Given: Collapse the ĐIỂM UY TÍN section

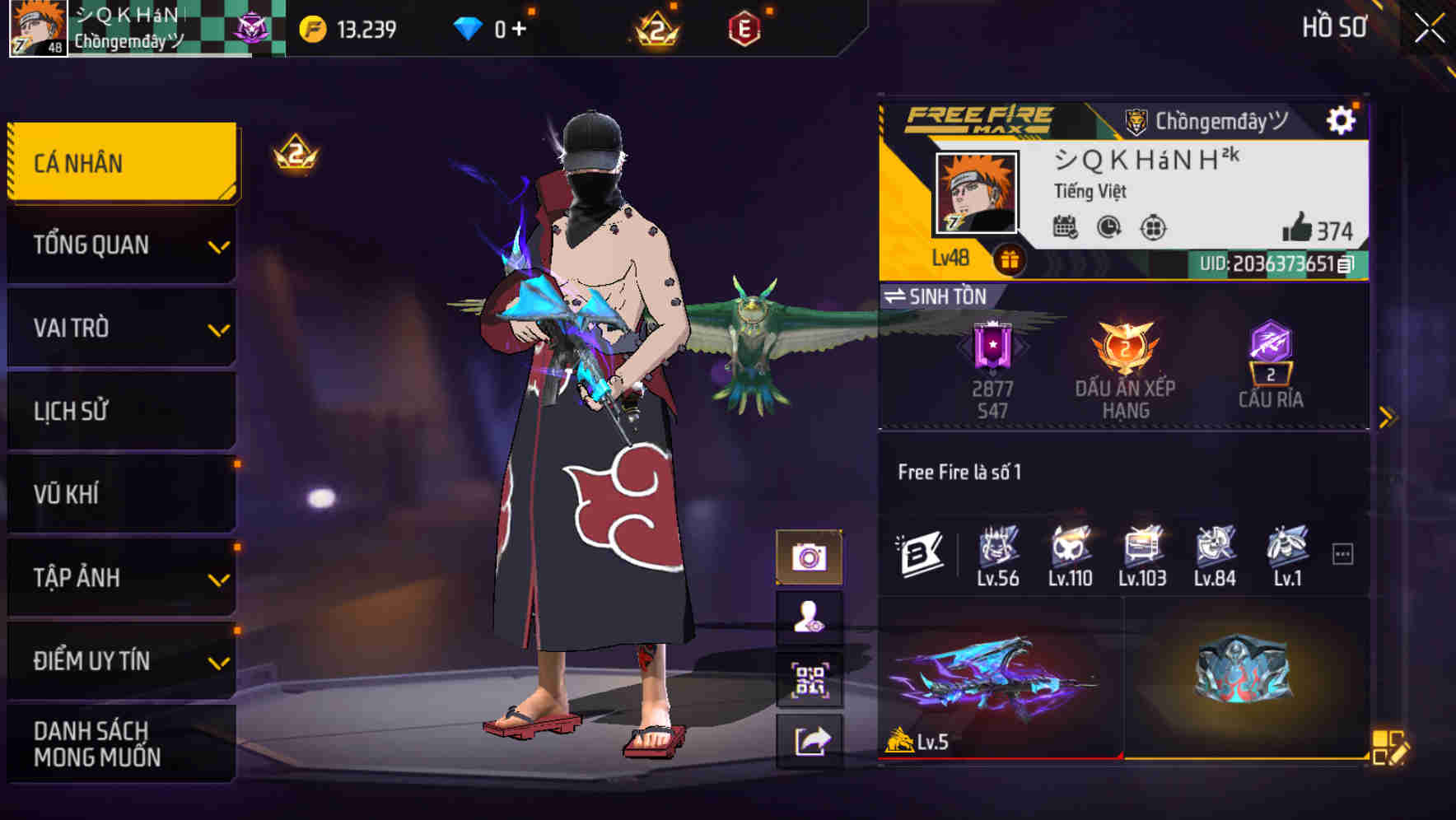Looking at the screenshot, I should [x=119, y=659].
